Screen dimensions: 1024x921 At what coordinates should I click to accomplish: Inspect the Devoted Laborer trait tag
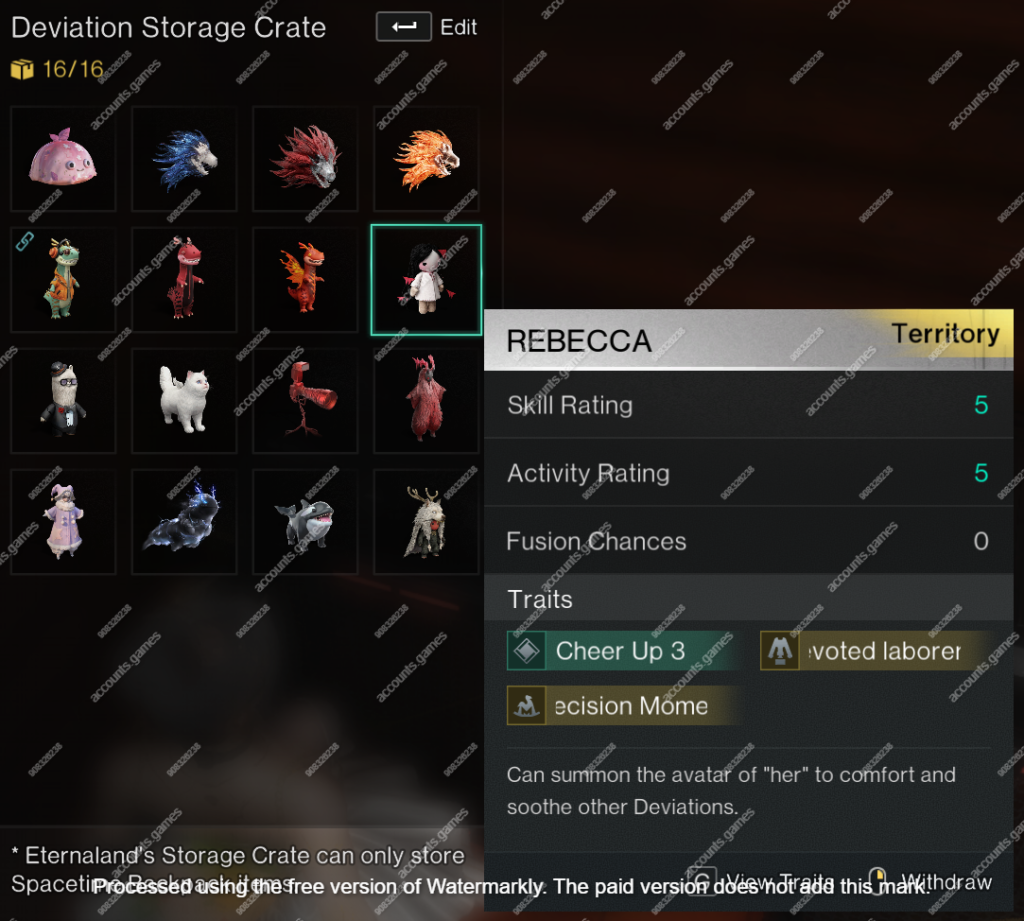(875, 651)
